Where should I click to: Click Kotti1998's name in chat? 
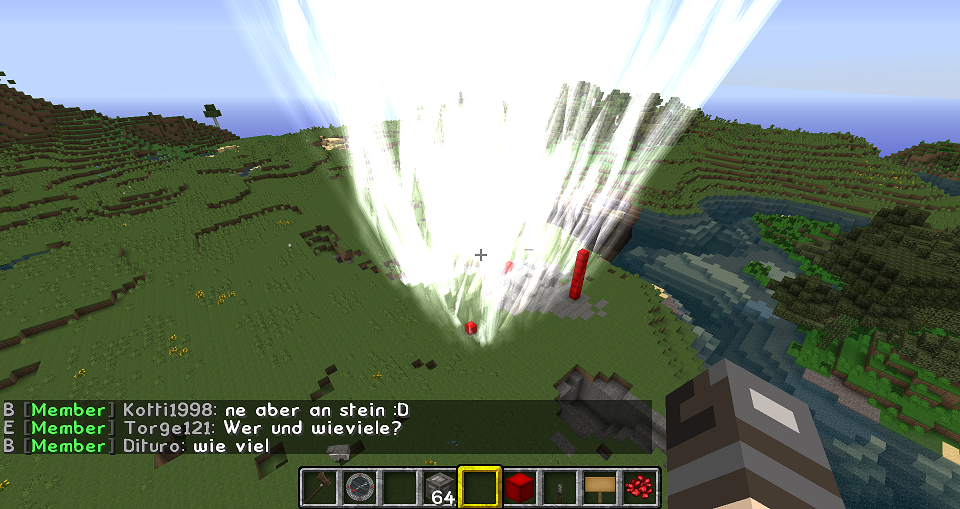(167, 410)
